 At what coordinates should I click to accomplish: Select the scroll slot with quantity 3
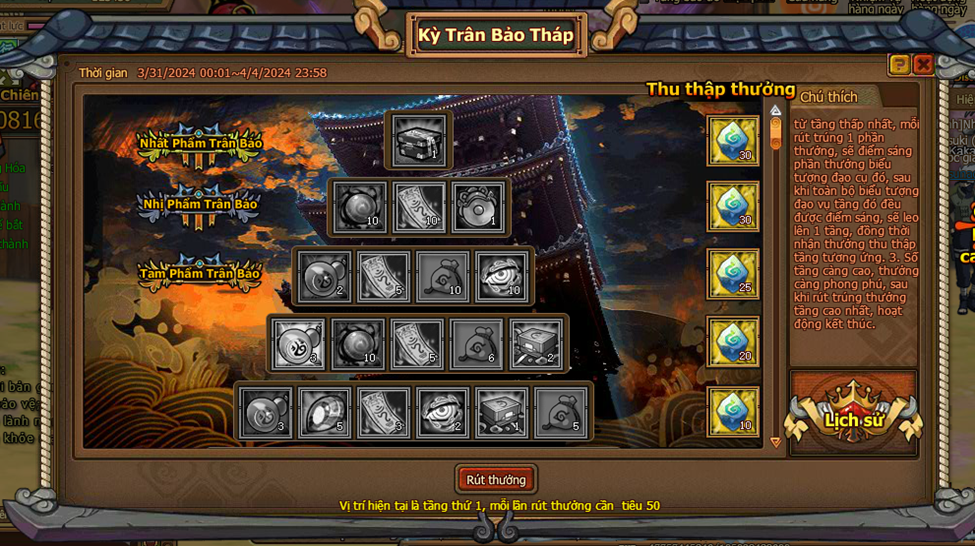coord(383,413)
